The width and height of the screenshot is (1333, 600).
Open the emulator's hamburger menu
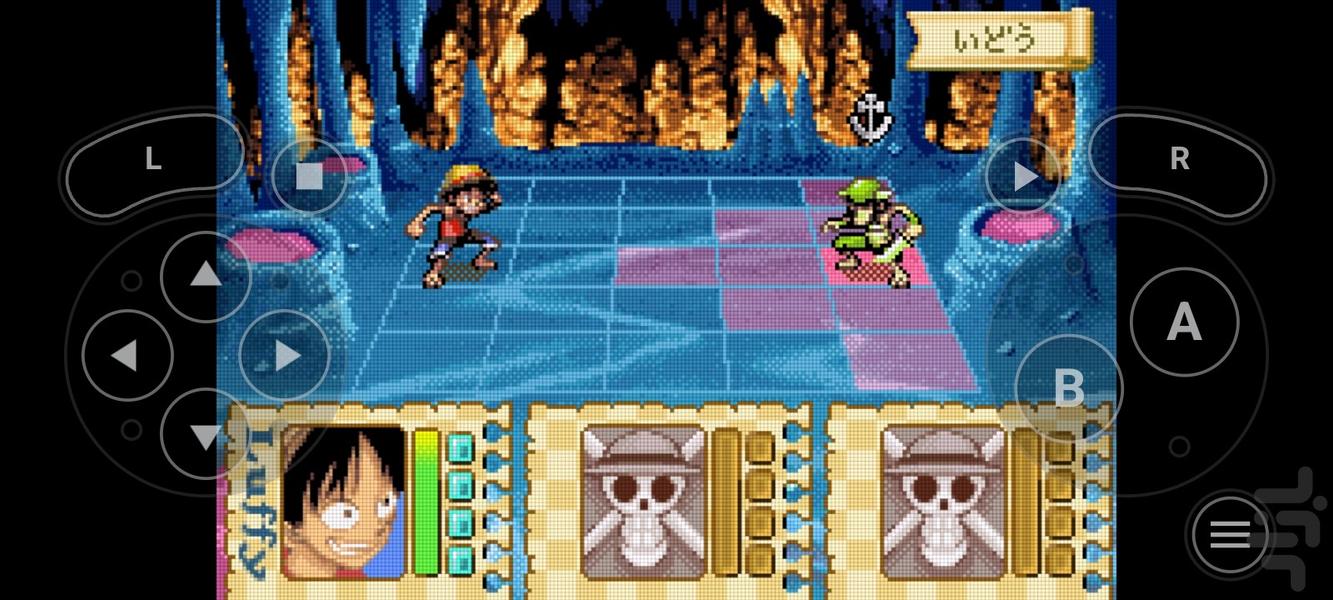coord(1230,535)
